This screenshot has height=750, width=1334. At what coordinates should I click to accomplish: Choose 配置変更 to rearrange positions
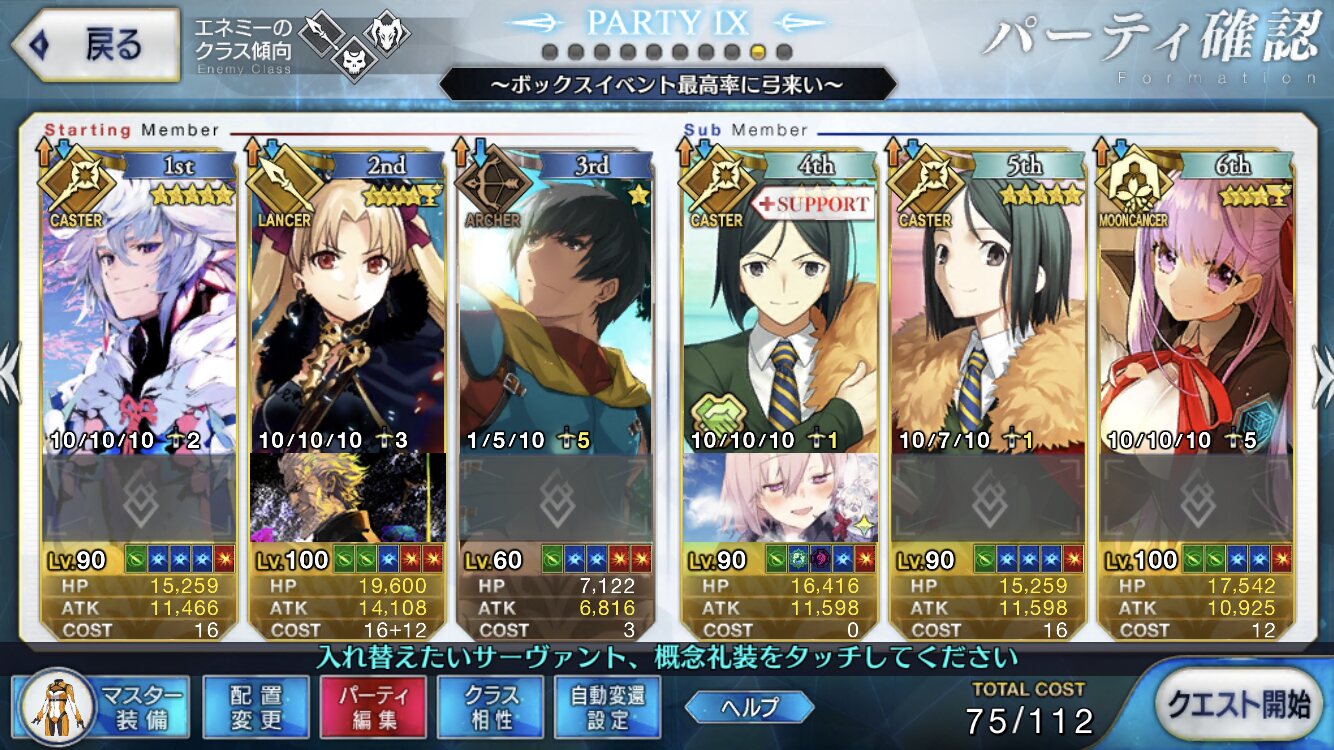tap(256, 706)
